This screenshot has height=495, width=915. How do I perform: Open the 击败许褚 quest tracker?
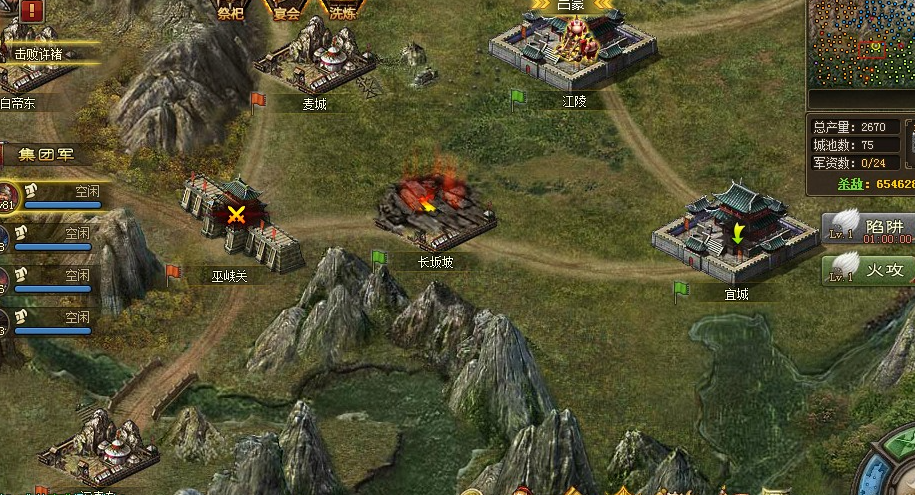click(38, 54)
